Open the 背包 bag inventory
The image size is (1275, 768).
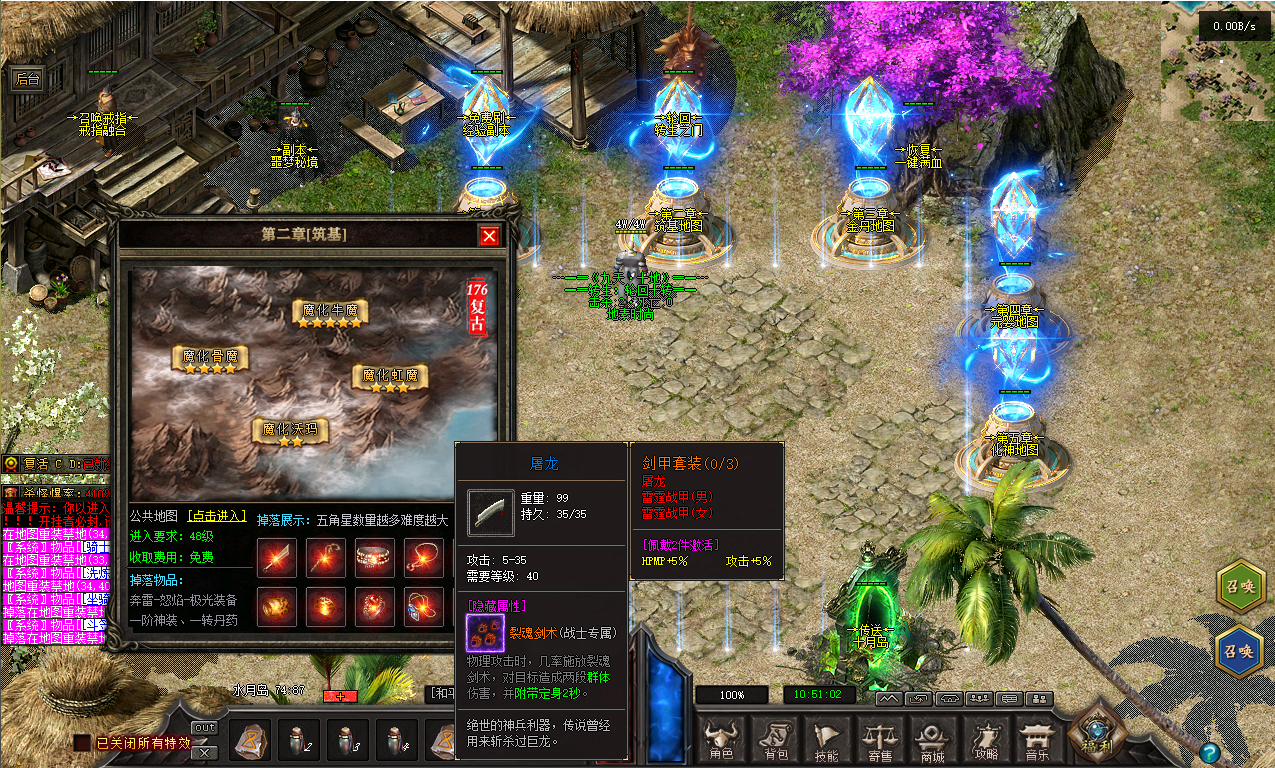coord(774,740)
